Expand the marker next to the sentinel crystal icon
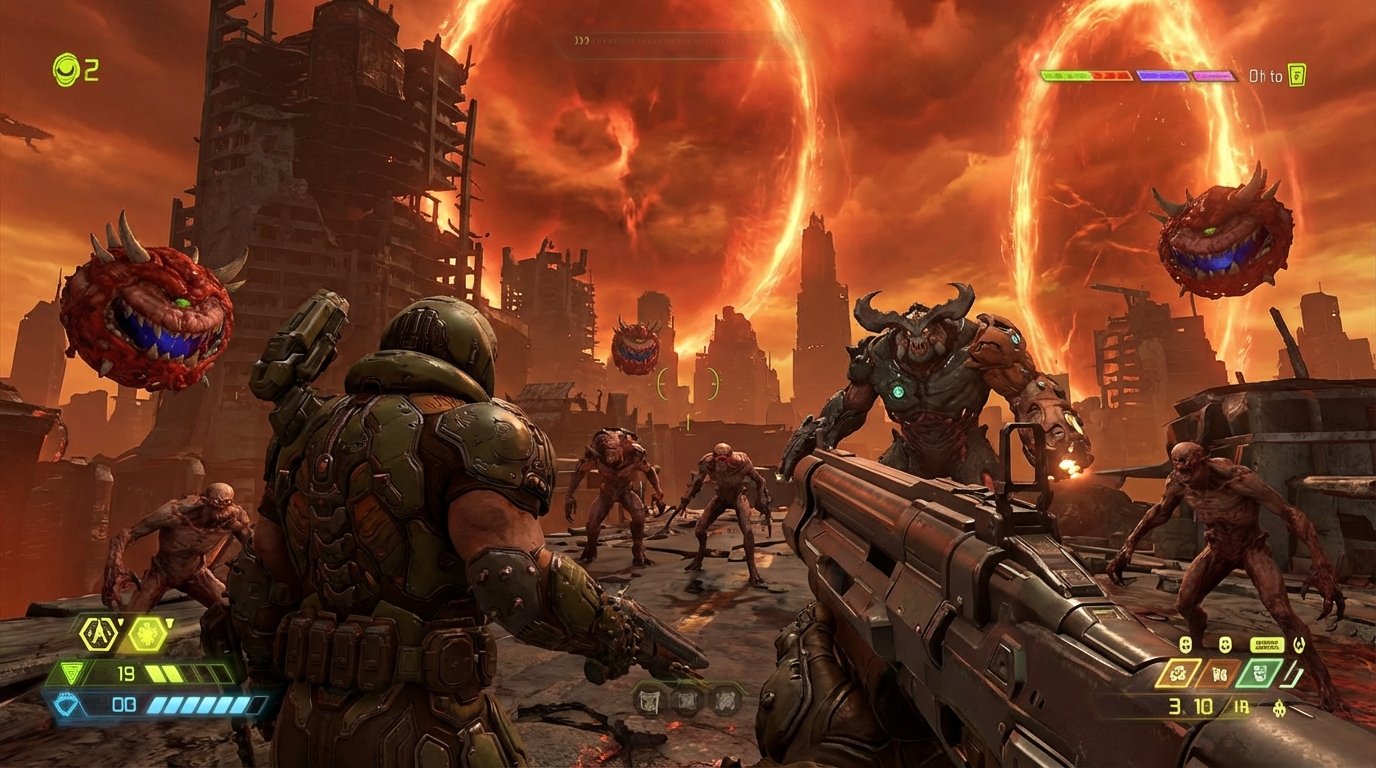 (169, 621)
